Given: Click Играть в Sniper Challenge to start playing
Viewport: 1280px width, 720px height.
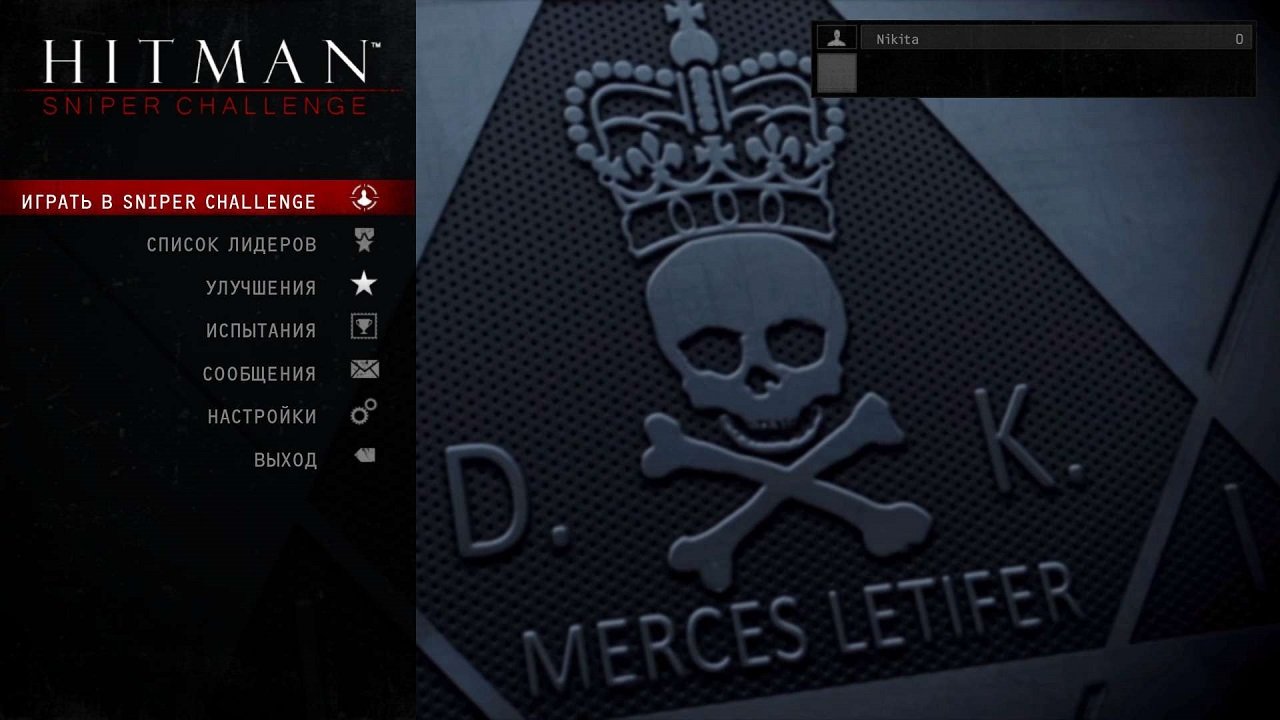Looking at the screenshot, I should (170, 199).
